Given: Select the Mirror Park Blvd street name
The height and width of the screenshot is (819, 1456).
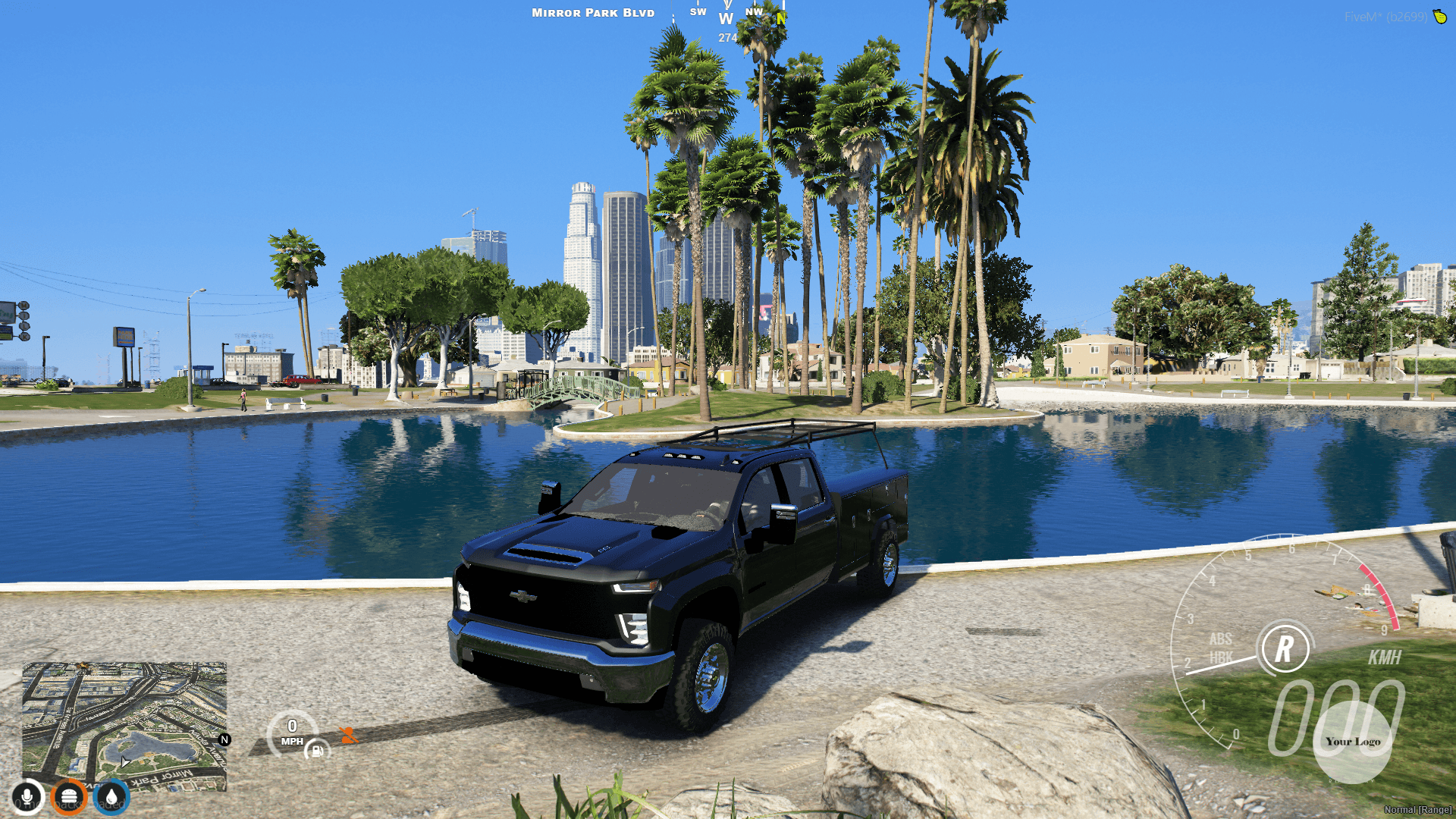Looking at the screenshot, I should (x=592, y=12).
